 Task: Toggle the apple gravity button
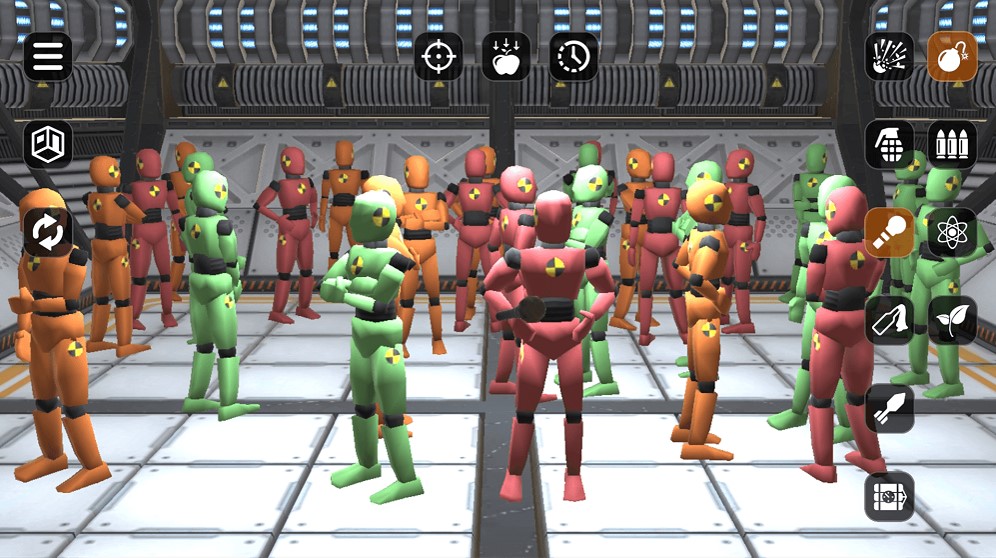[506, 56]
